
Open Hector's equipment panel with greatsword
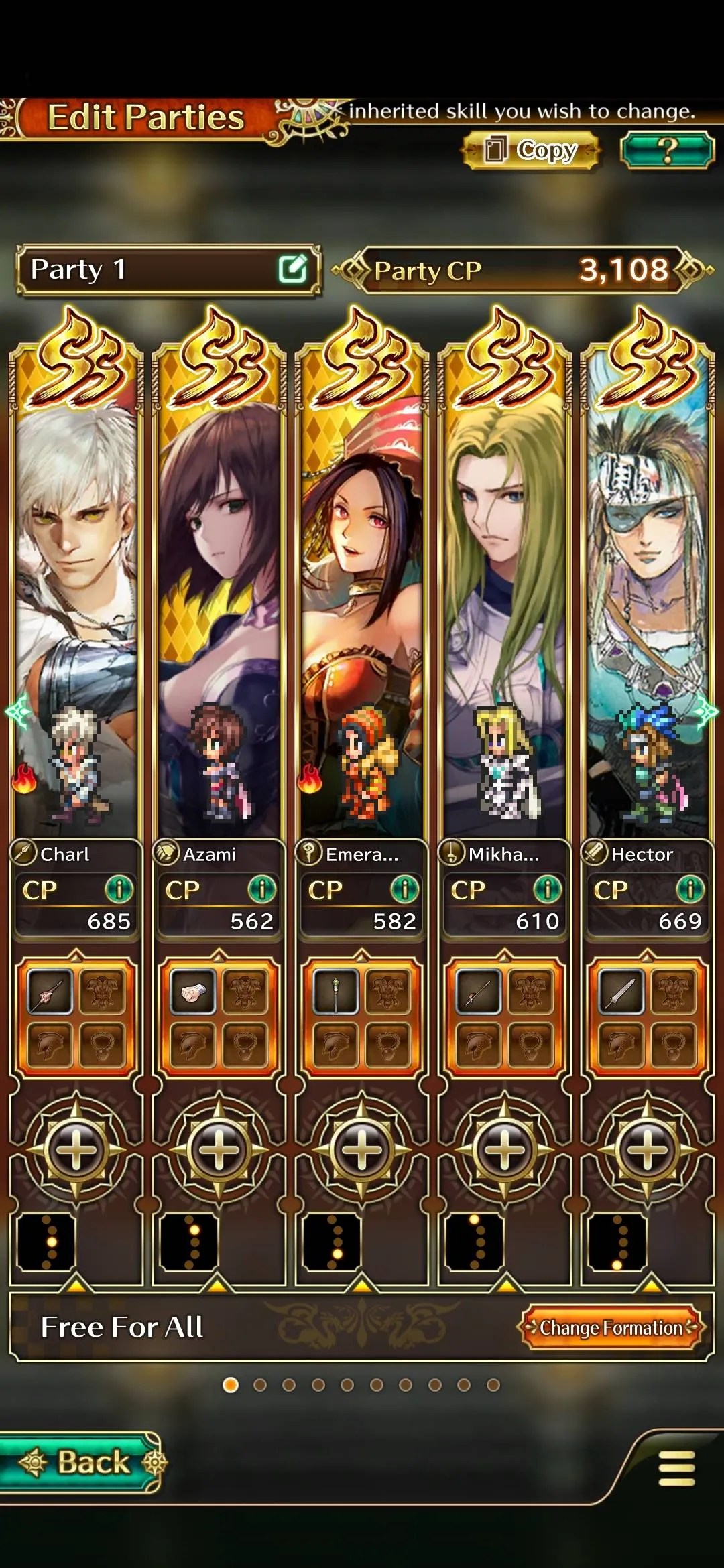pyautogui.click(x=647, y=1018)
